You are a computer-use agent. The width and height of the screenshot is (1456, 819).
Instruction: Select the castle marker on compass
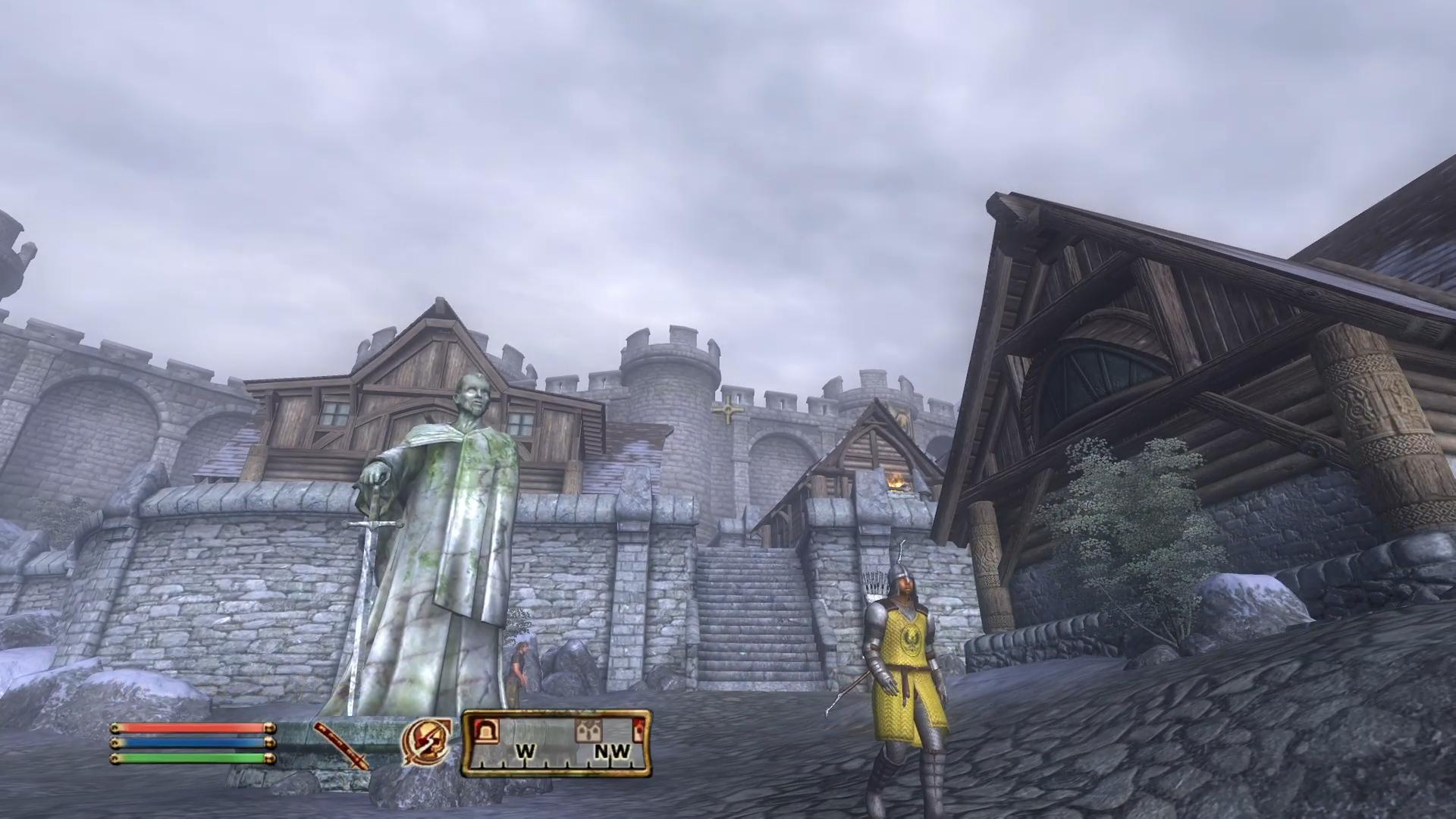coord(588,732)
